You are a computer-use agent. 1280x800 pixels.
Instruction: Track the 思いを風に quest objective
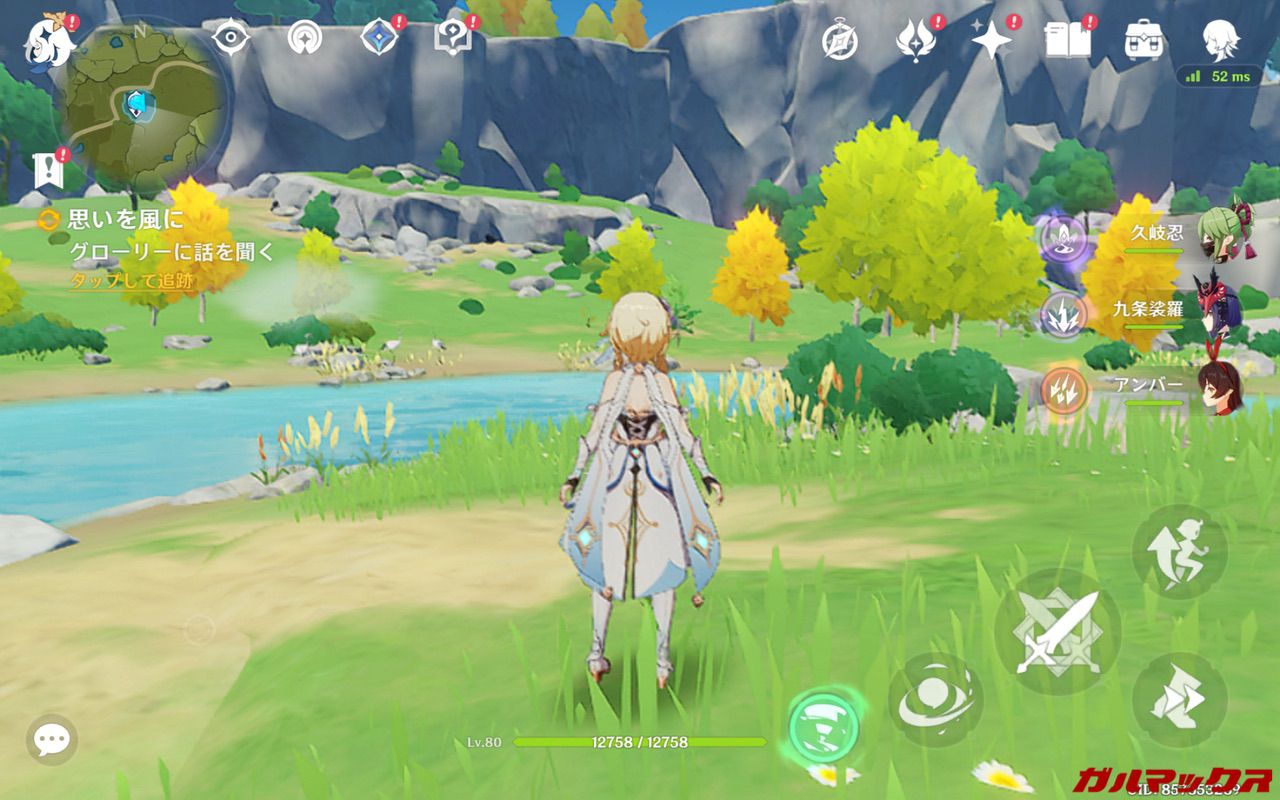click(126, 219)
